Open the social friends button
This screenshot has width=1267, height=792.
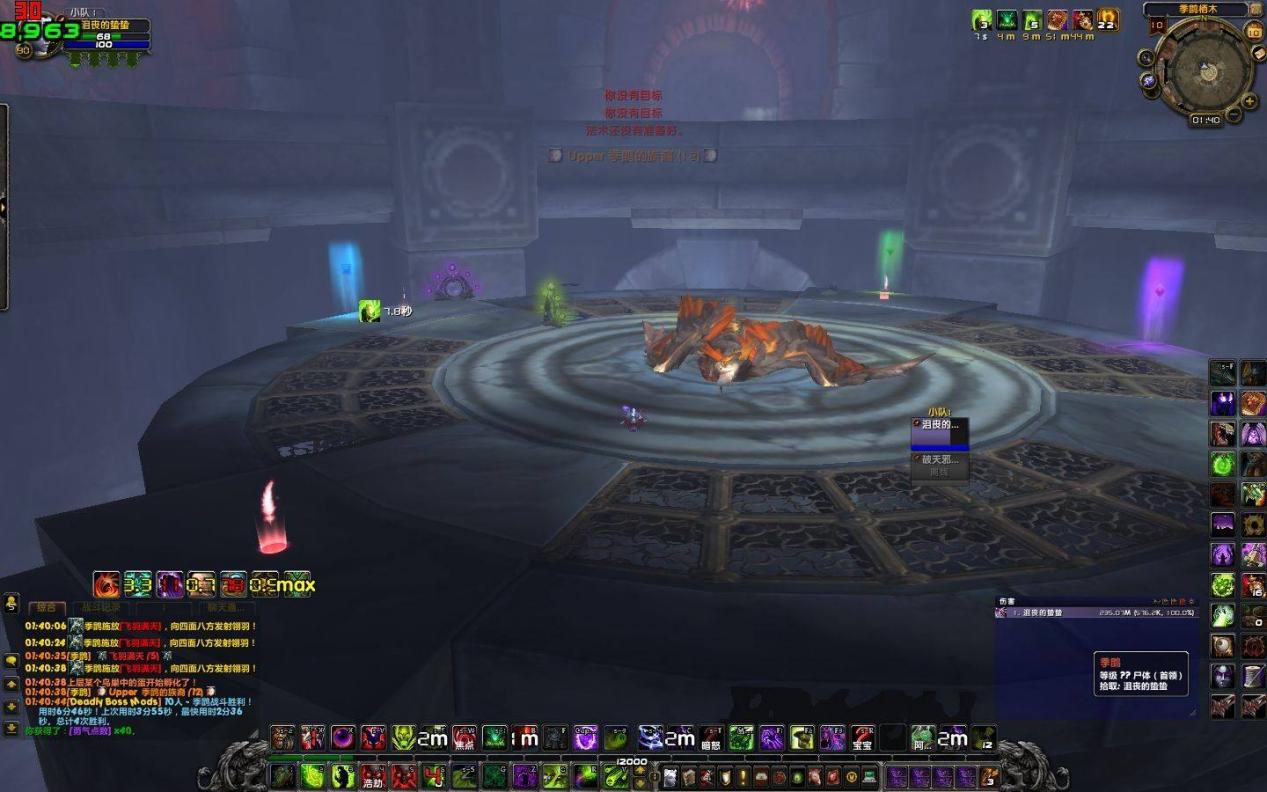[11, 603]
